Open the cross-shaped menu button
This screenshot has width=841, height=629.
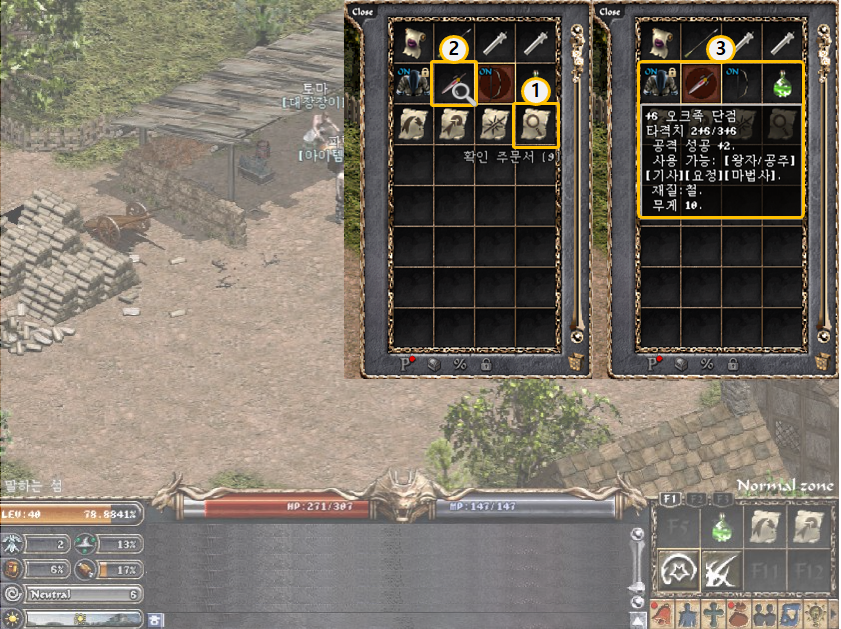point(712,613)
